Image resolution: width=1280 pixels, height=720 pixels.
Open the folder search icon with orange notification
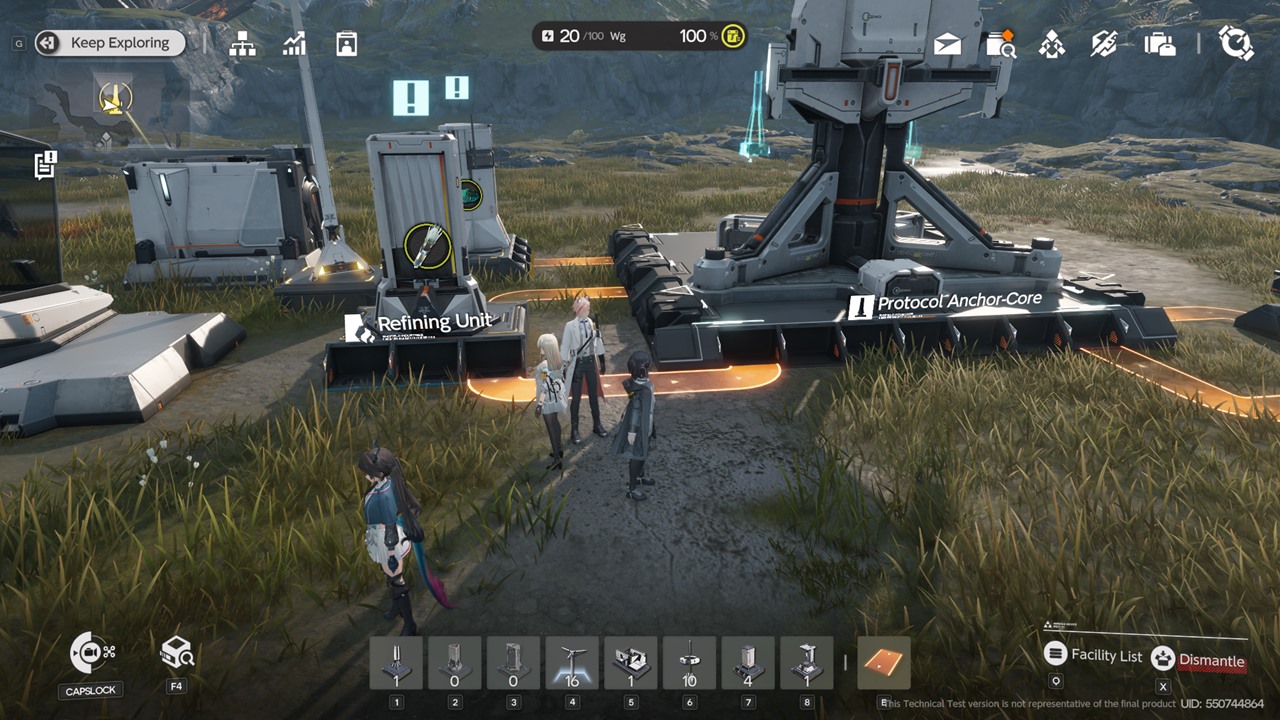point(1000,44)
